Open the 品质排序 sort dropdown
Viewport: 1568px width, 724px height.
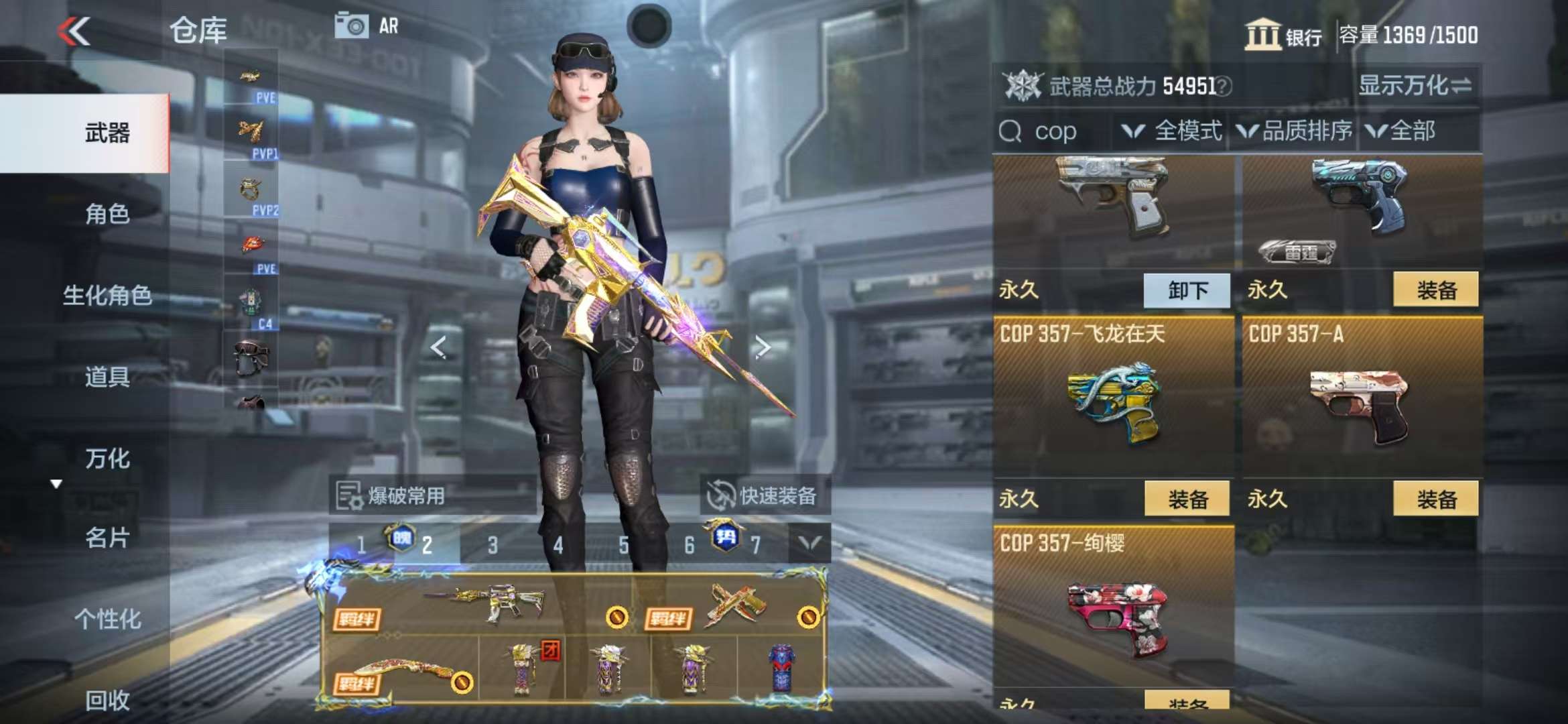coord(1295,131)
